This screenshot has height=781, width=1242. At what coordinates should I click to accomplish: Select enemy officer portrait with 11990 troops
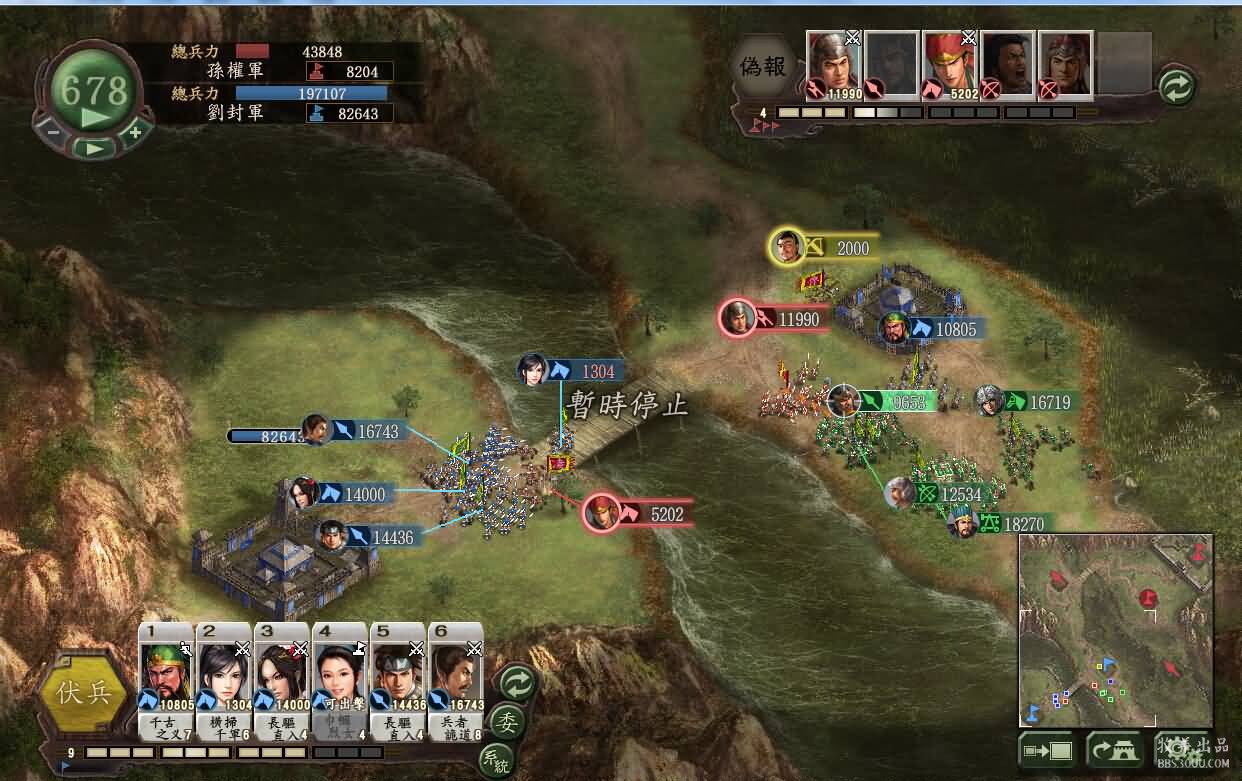point(833,64)
